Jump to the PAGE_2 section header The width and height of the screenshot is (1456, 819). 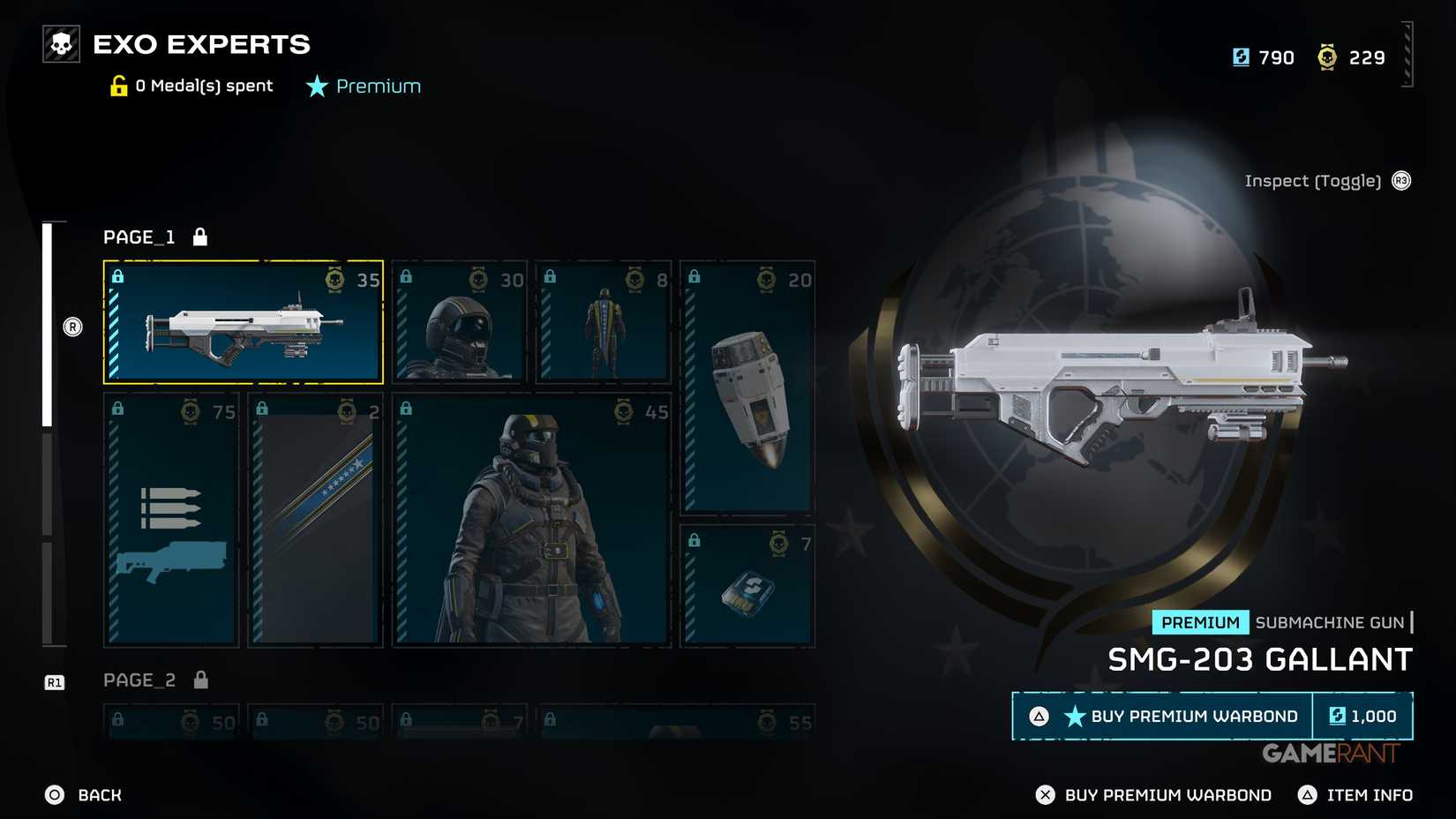pyautogui.click(x=139, y=680)
